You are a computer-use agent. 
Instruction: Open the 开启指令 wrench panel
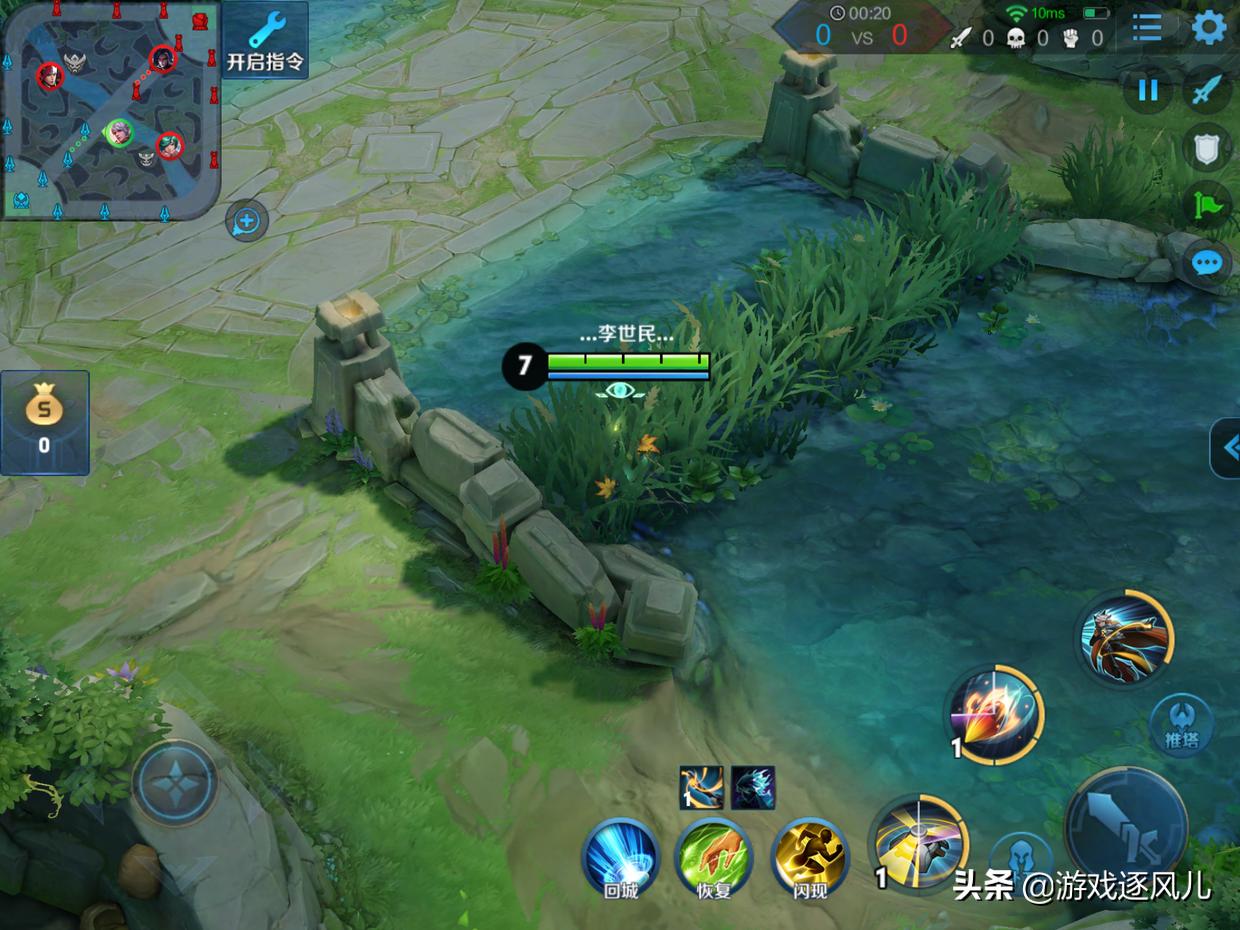pyautogui.click(x=265, y=40)
